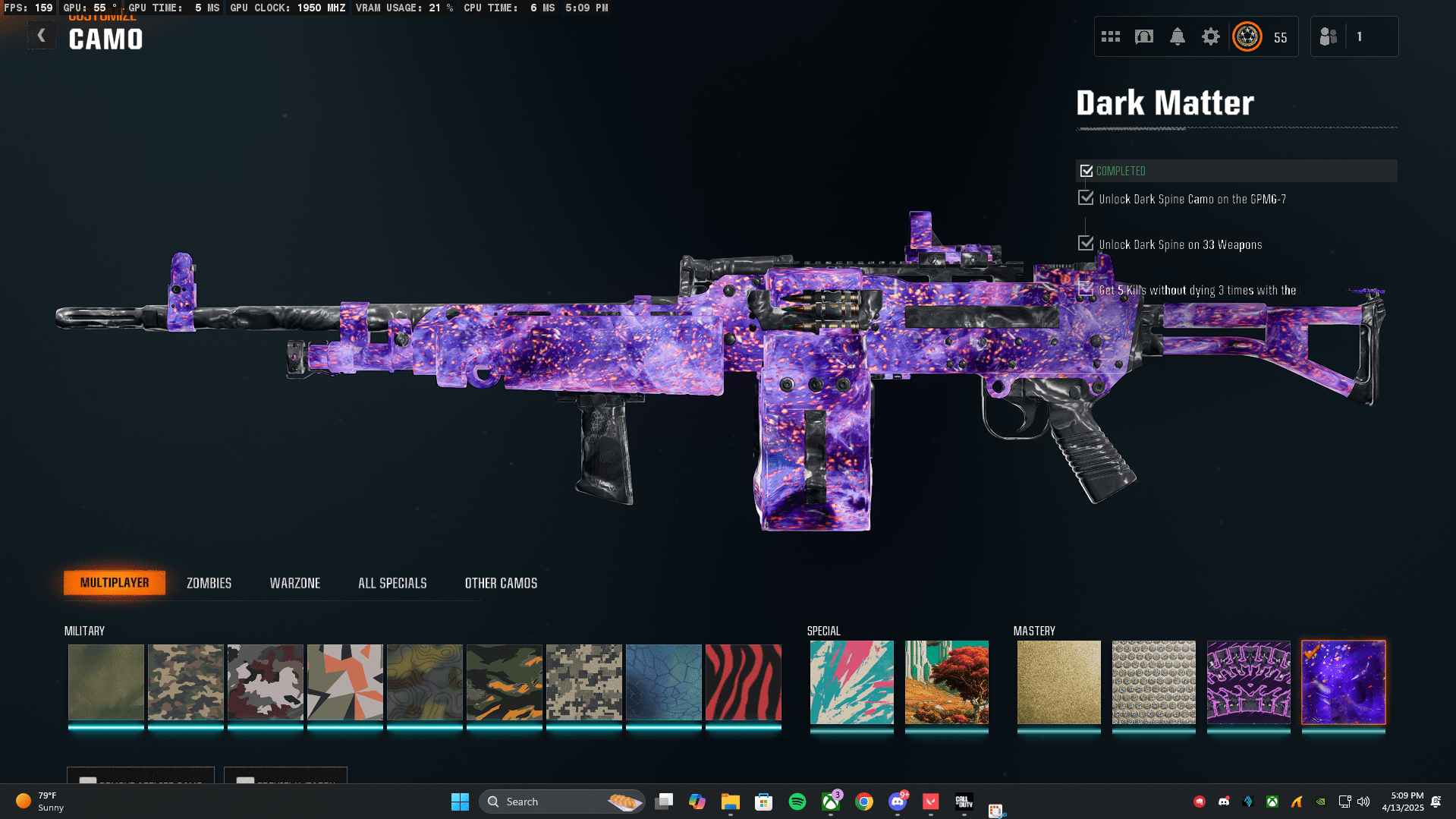Switch to the Zombies camo tab
The width and height of the screenshot is (1456, 819).
(x=209, y=583)
